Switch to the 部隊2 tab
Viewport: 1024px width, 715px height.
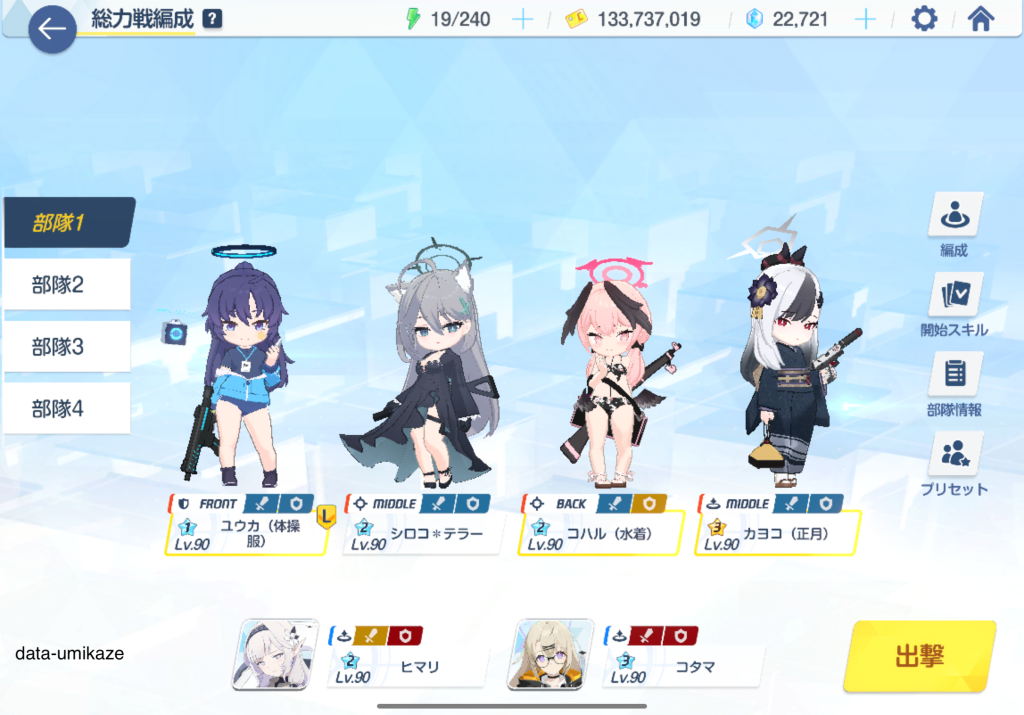tap(68, 285)
